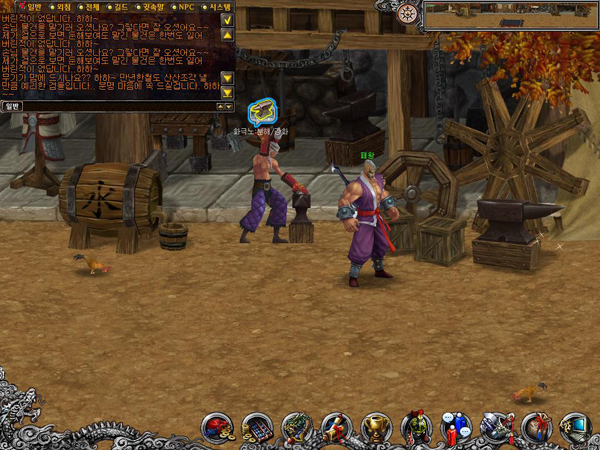This screenshot has width=600, height=450.
Task: Click the chat log up arrow
Action: [227, 35]
